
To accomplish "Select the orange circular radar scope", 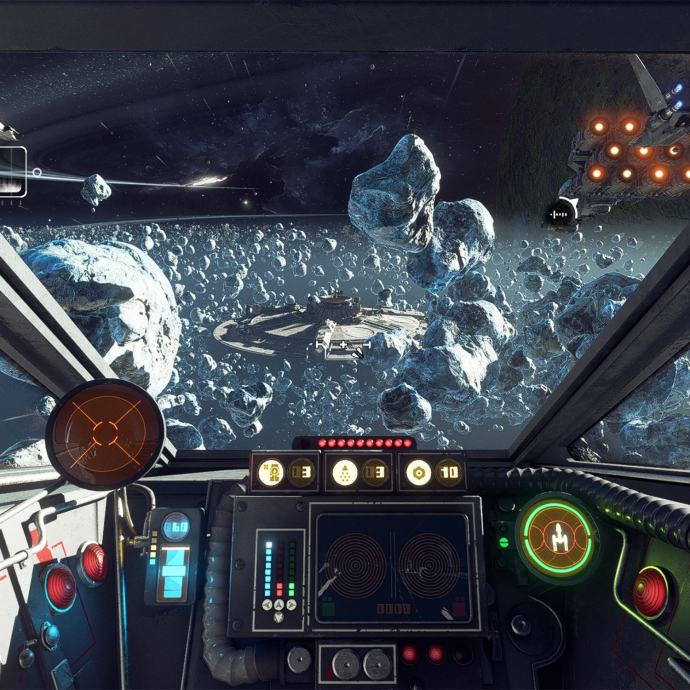I will pyautogui.click(x=105, y=434).
